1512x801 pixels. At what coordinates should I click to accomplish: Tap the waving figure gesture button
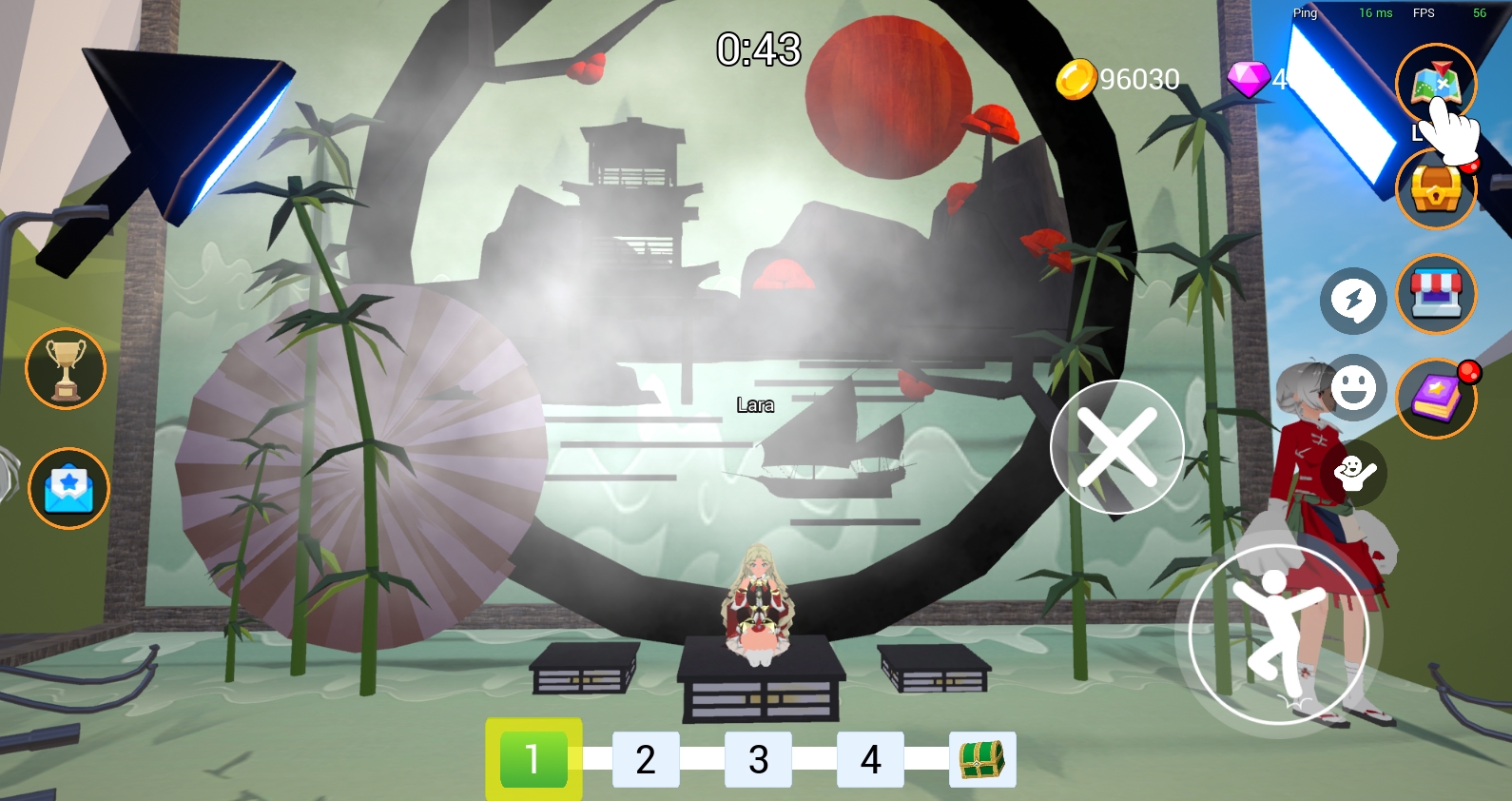(x=1353, y=473)
